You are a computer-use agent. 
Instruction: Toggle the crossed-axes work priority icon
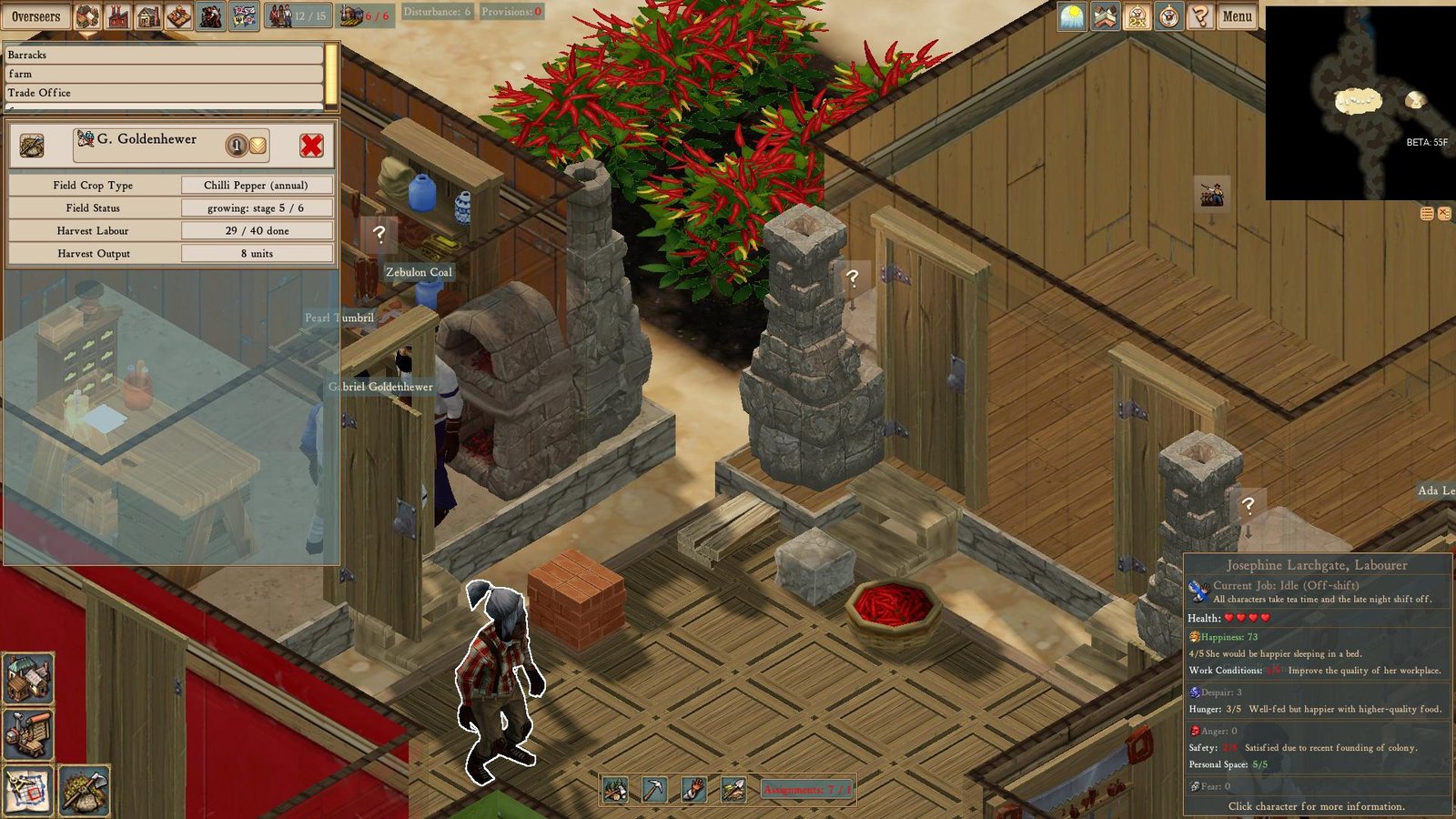pyautogui.click(x=1105, y=16)
